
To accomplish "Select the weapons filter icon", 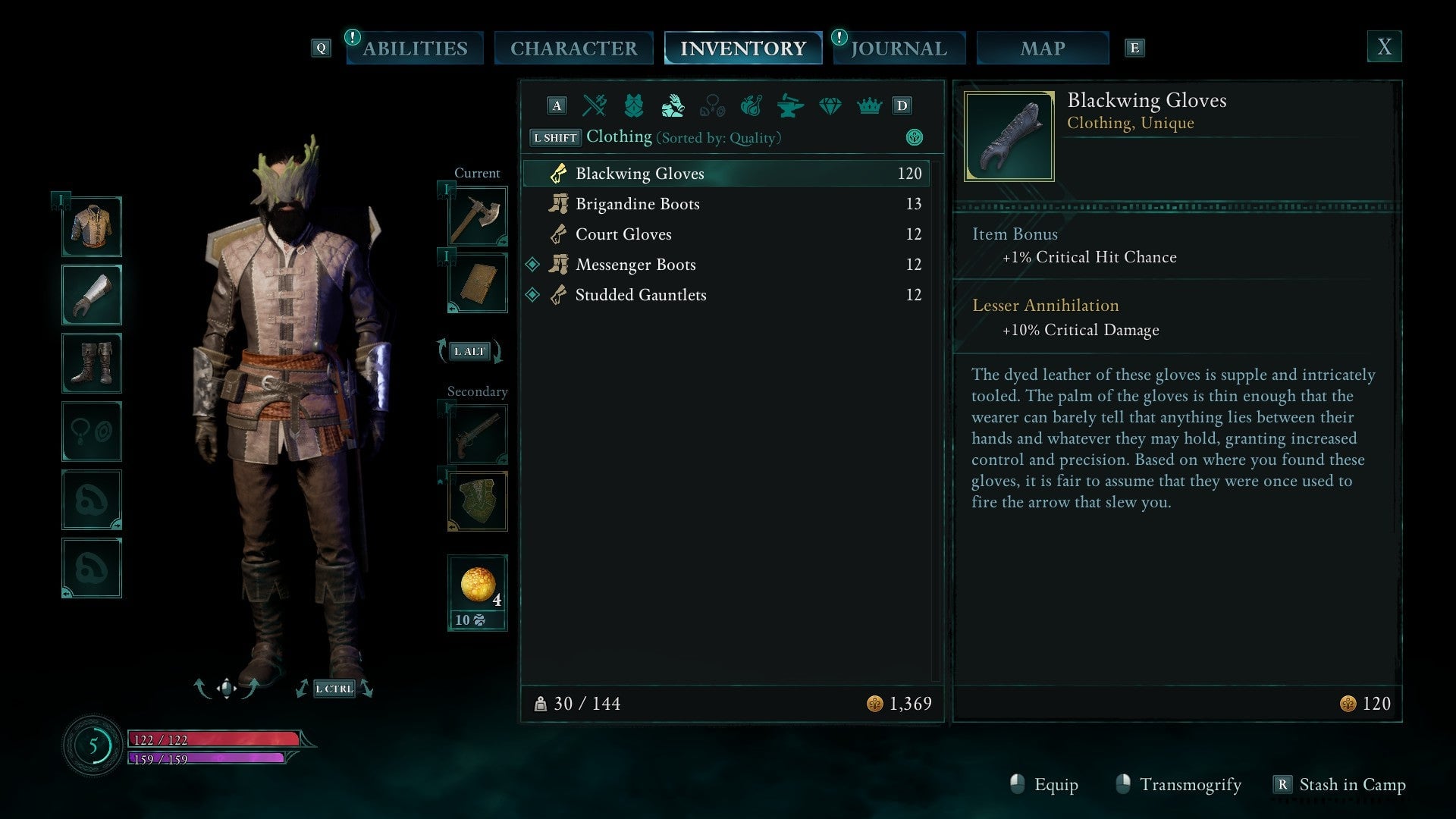I will click(594, 106).
